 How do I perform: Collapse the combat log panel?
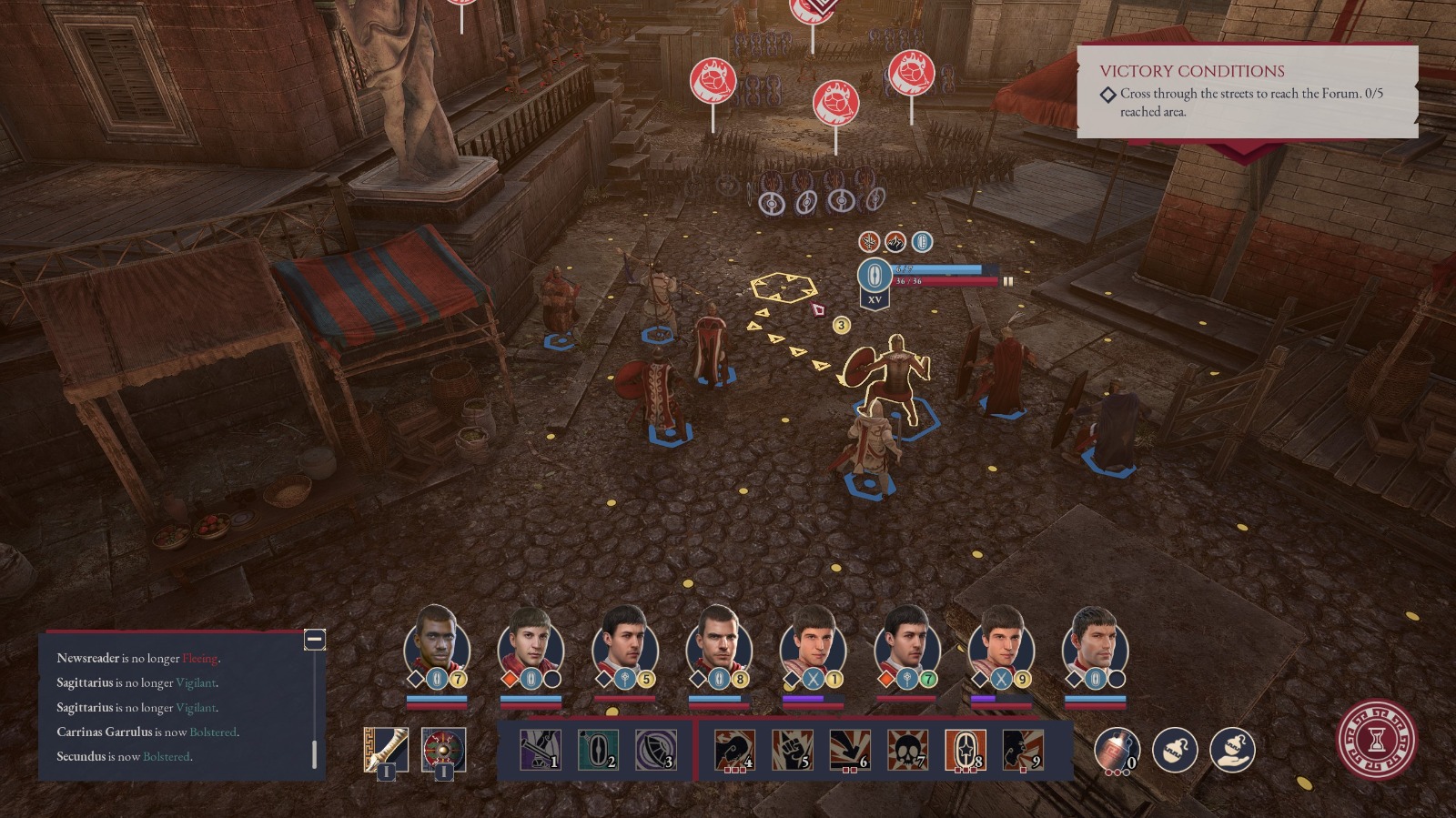click(x=314, y=640)
